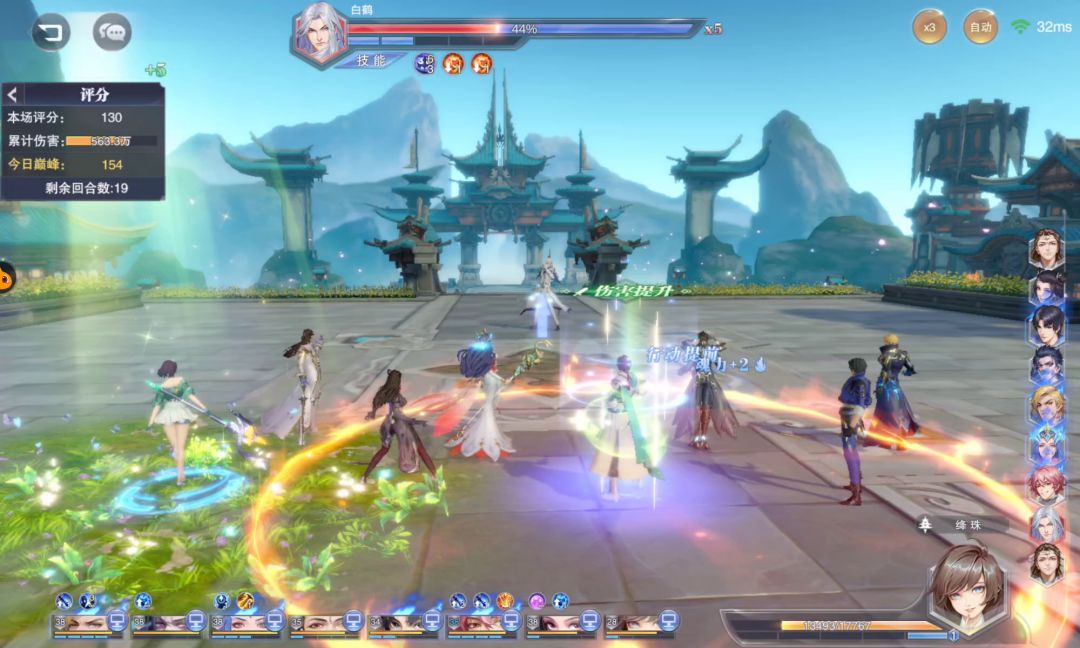The image size is (1080, 648).
Task: Exit the battle with the back button
Action: [50, 32]
